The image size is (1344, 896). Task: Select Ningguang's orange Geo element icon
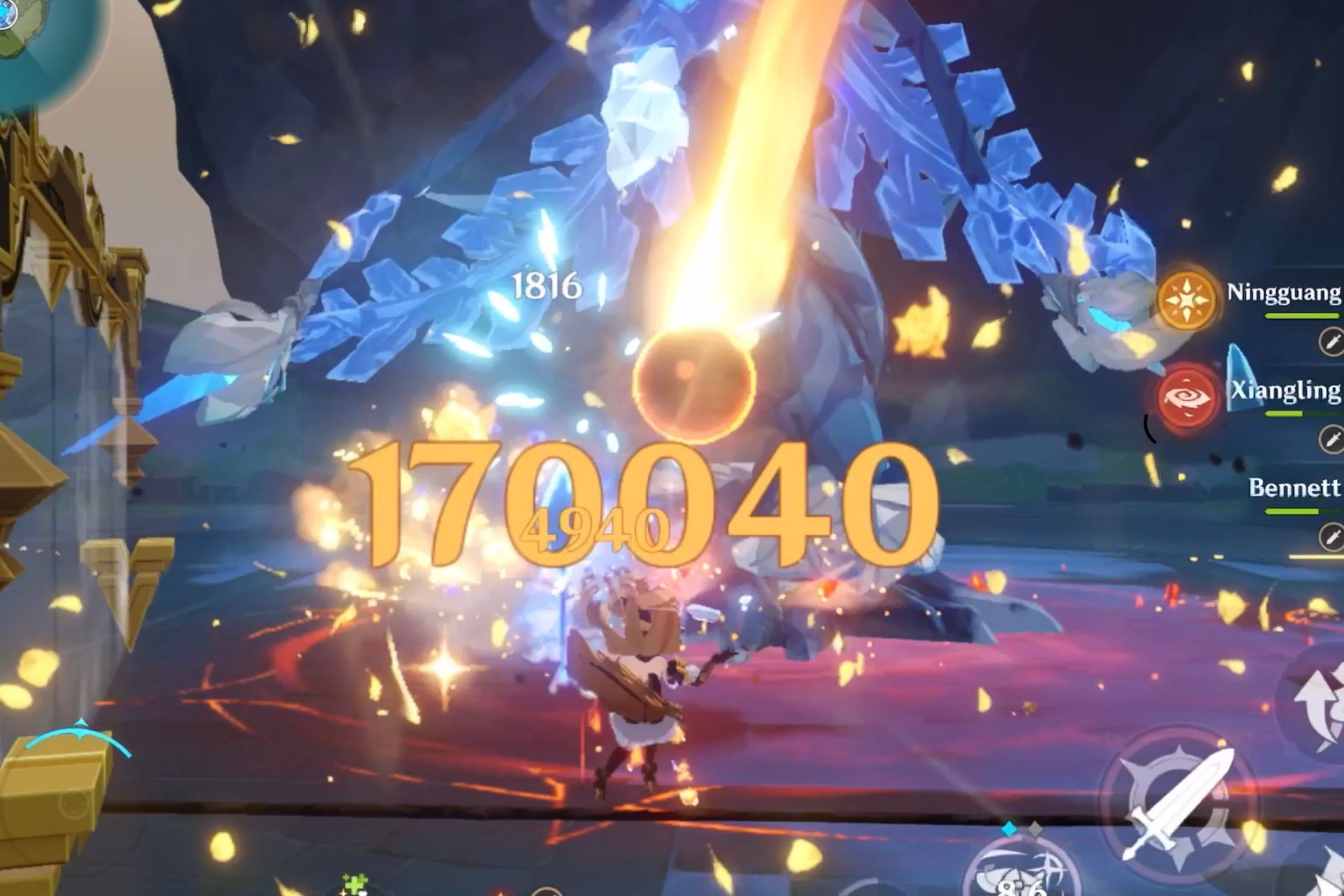(x=1186, y=301)
